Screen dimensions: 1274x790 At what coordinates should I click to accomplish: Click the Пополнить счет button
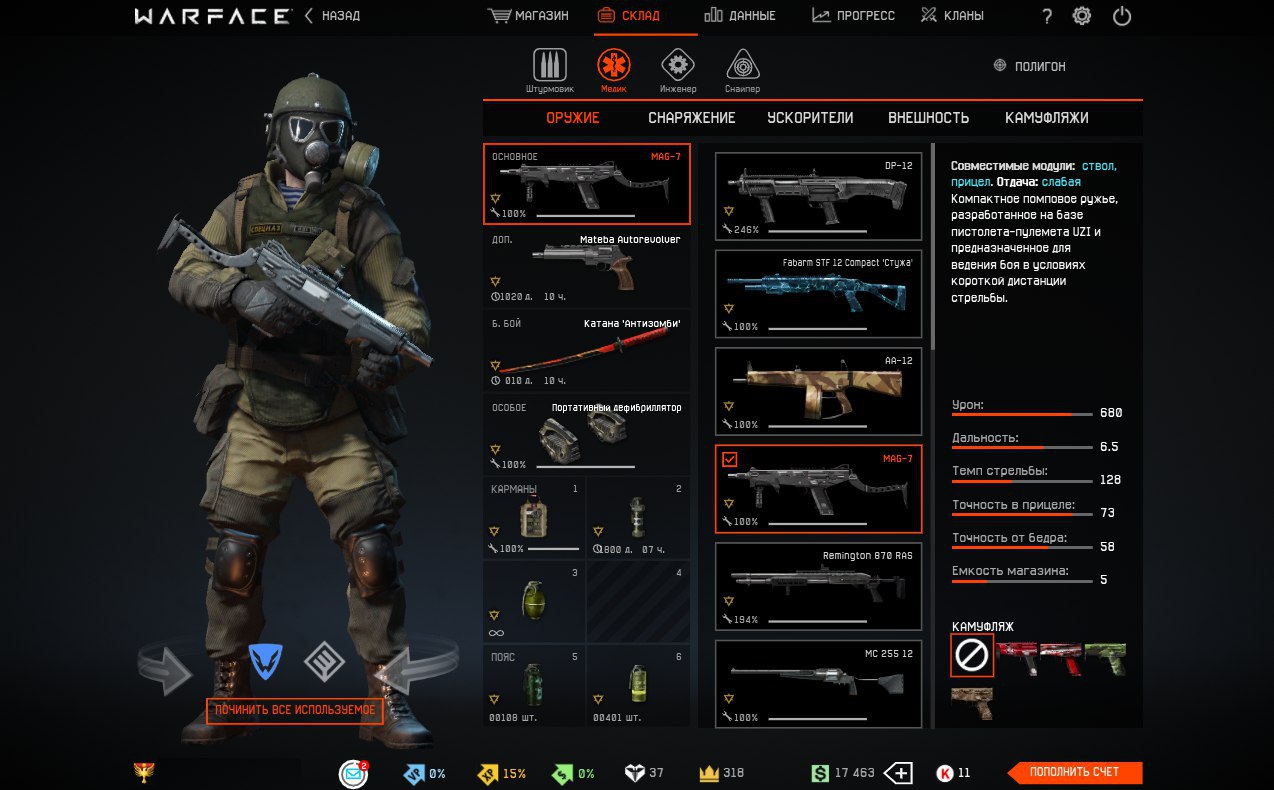(1074, 772)
